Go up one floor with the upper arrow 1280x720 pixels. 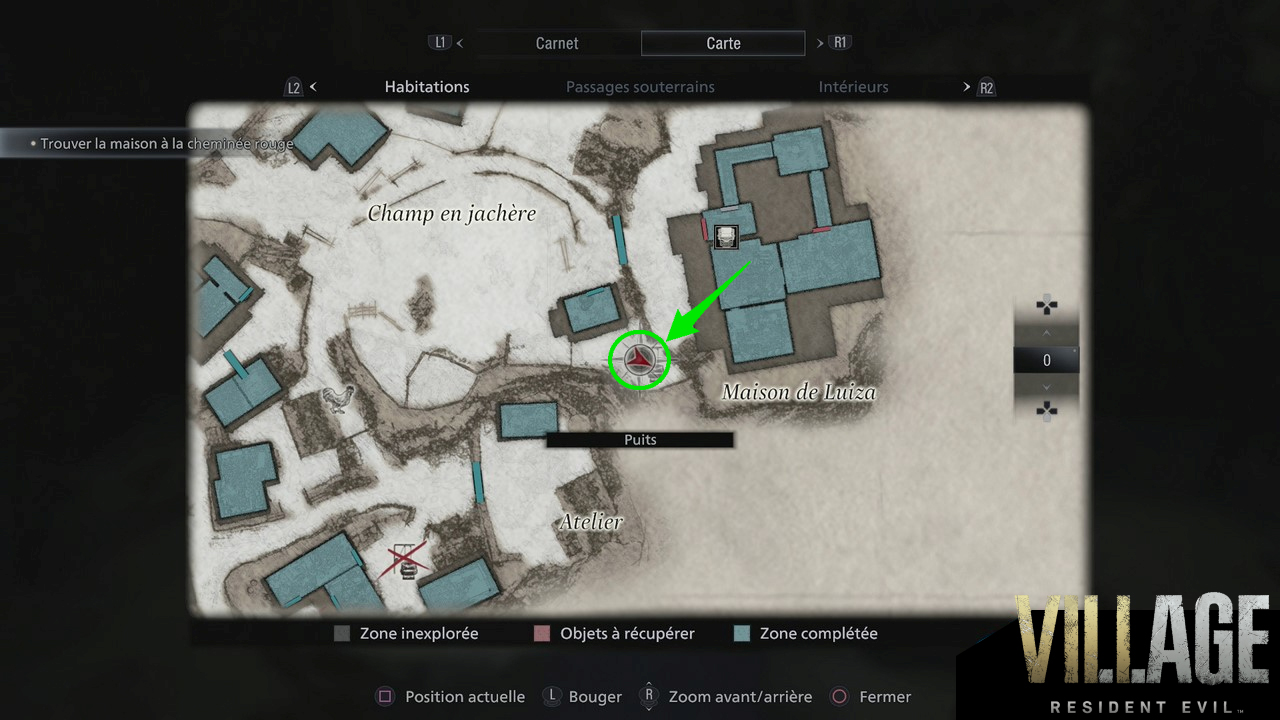(x=1046, y=332)
